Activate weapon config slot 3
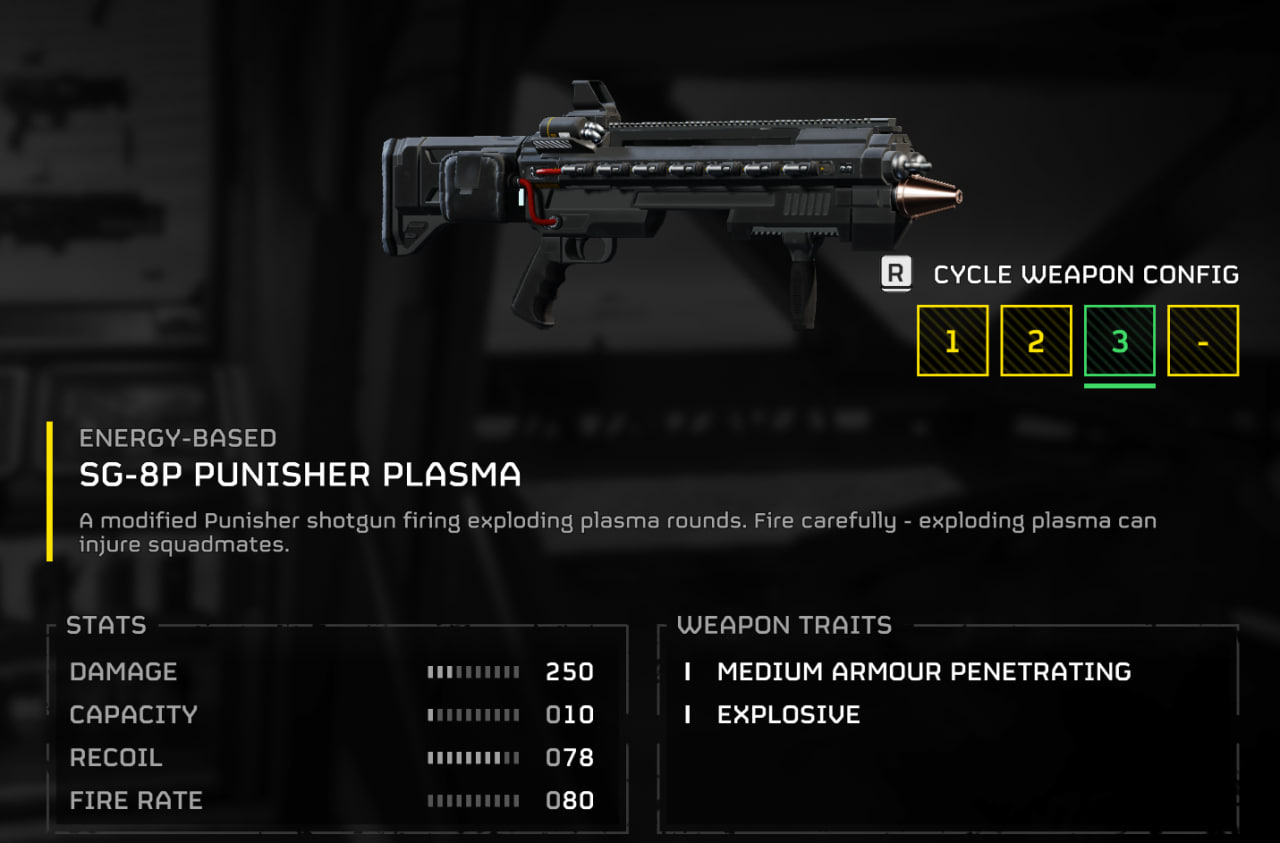 (1120, 341)
